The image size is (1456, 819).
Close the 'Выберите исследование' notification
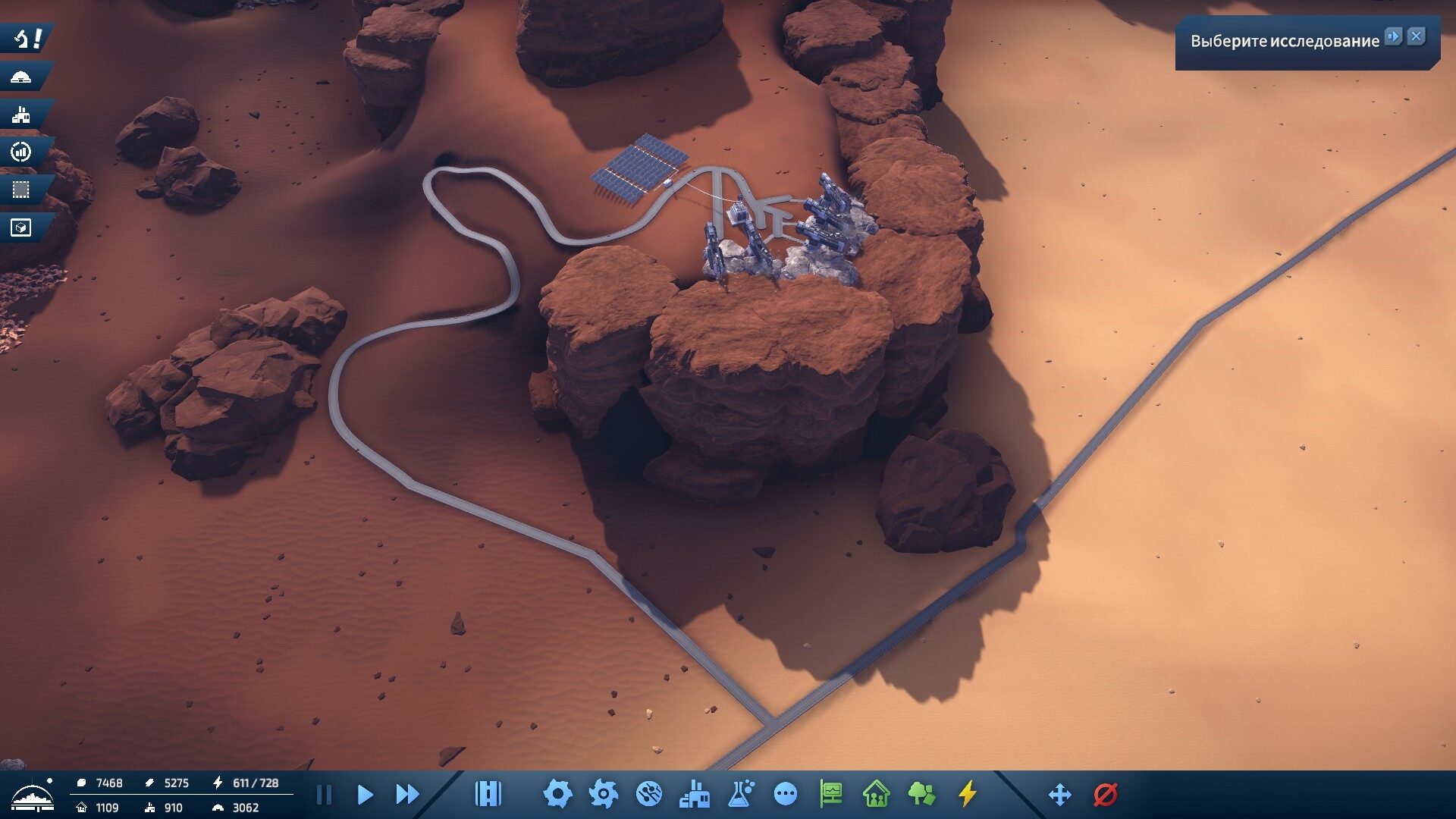[1416, 36]
